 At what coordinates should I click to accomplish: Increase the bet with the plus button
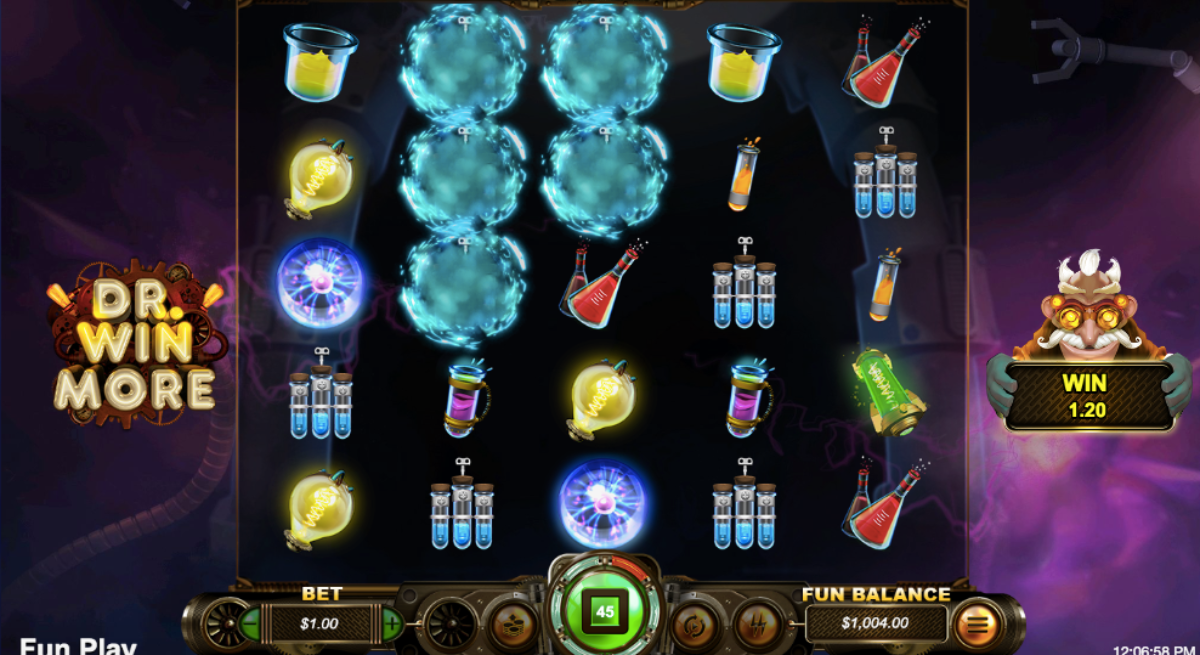pyautogui.click(x=391, y=624)
